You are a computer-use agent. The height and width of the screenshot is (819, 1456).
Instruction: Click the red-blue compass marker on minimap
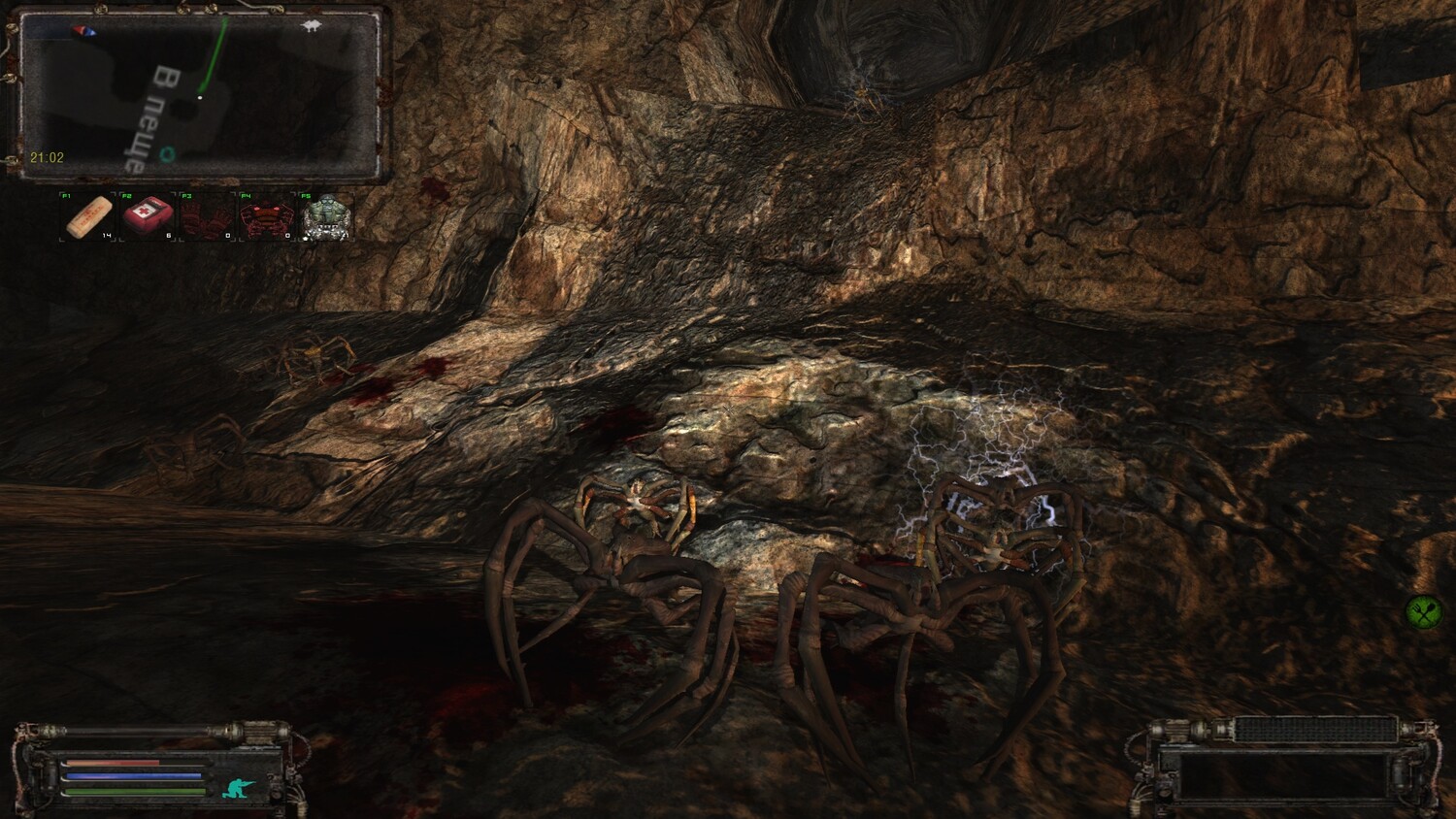coord(83,30)
